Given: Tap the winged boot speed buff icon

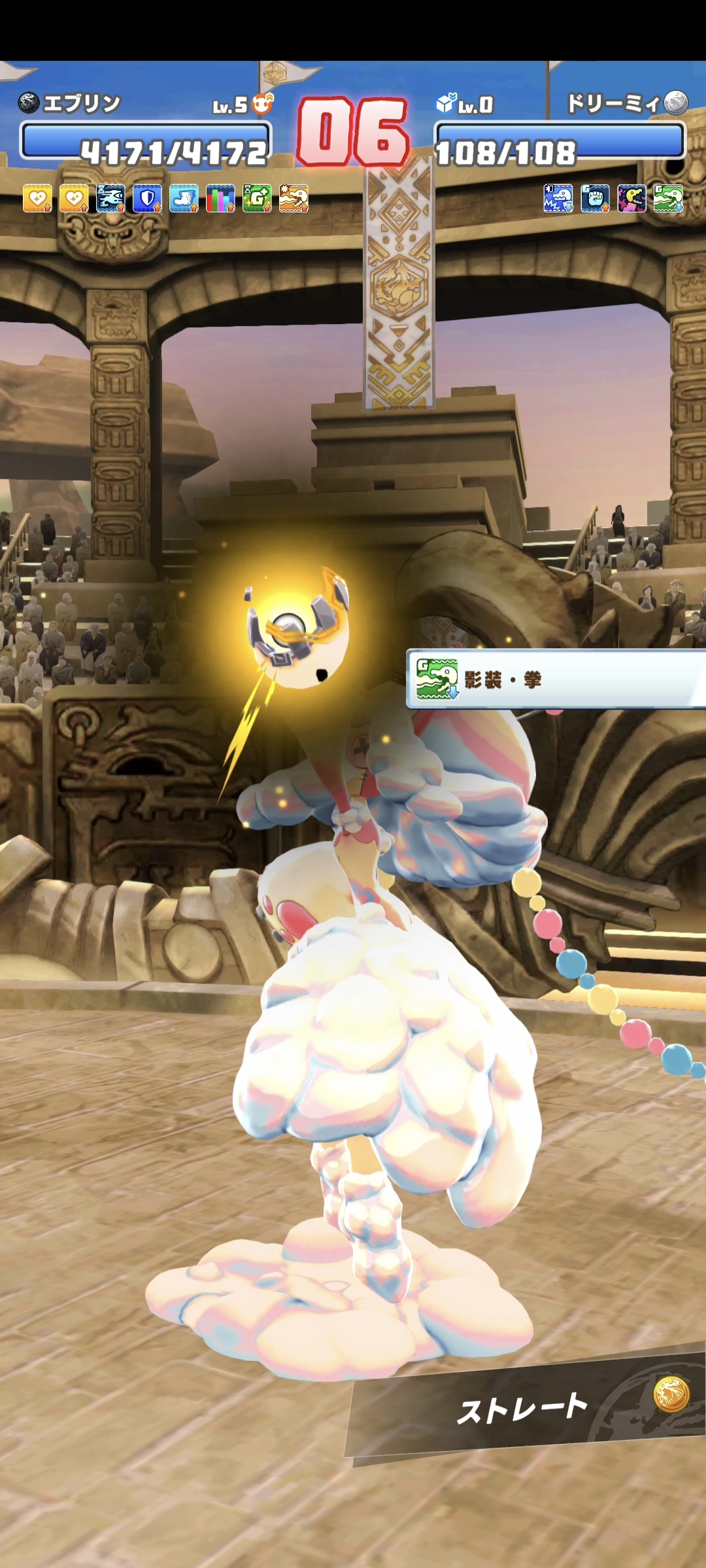Looking at the screenshot, I should click(184, 199).
